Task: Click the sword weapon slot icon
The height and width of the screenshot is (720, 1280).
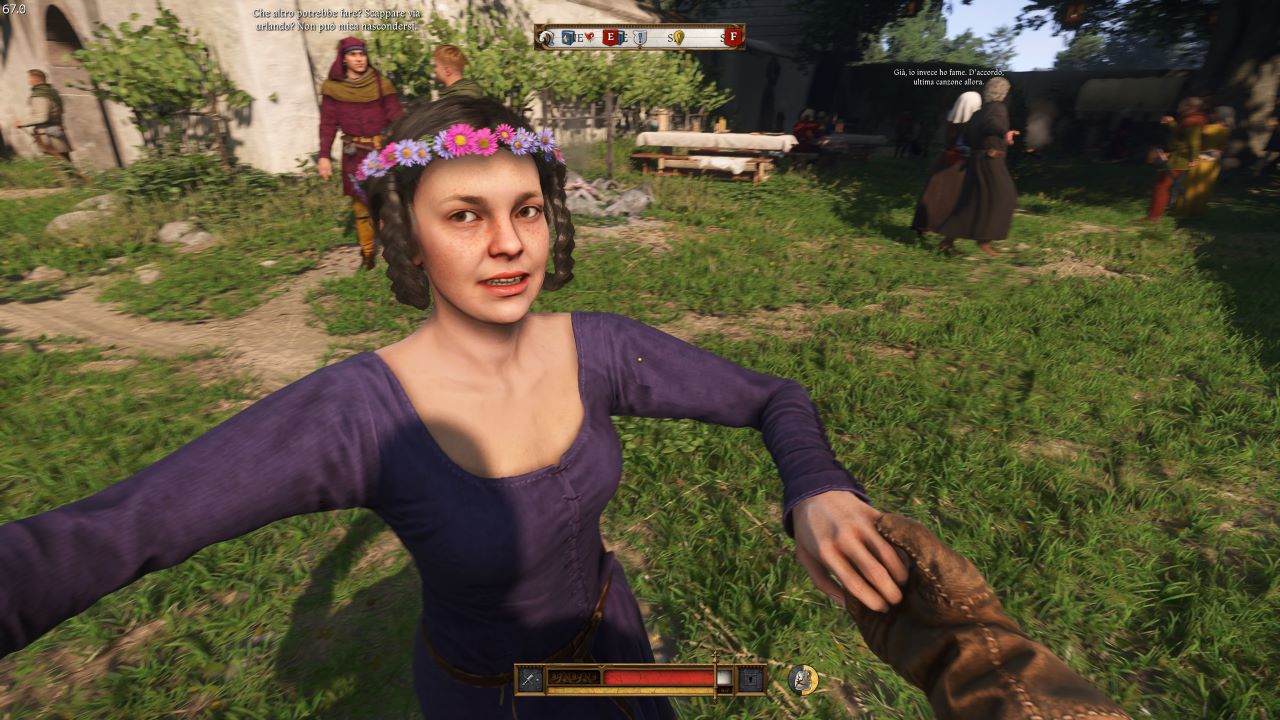Action: 530,679
